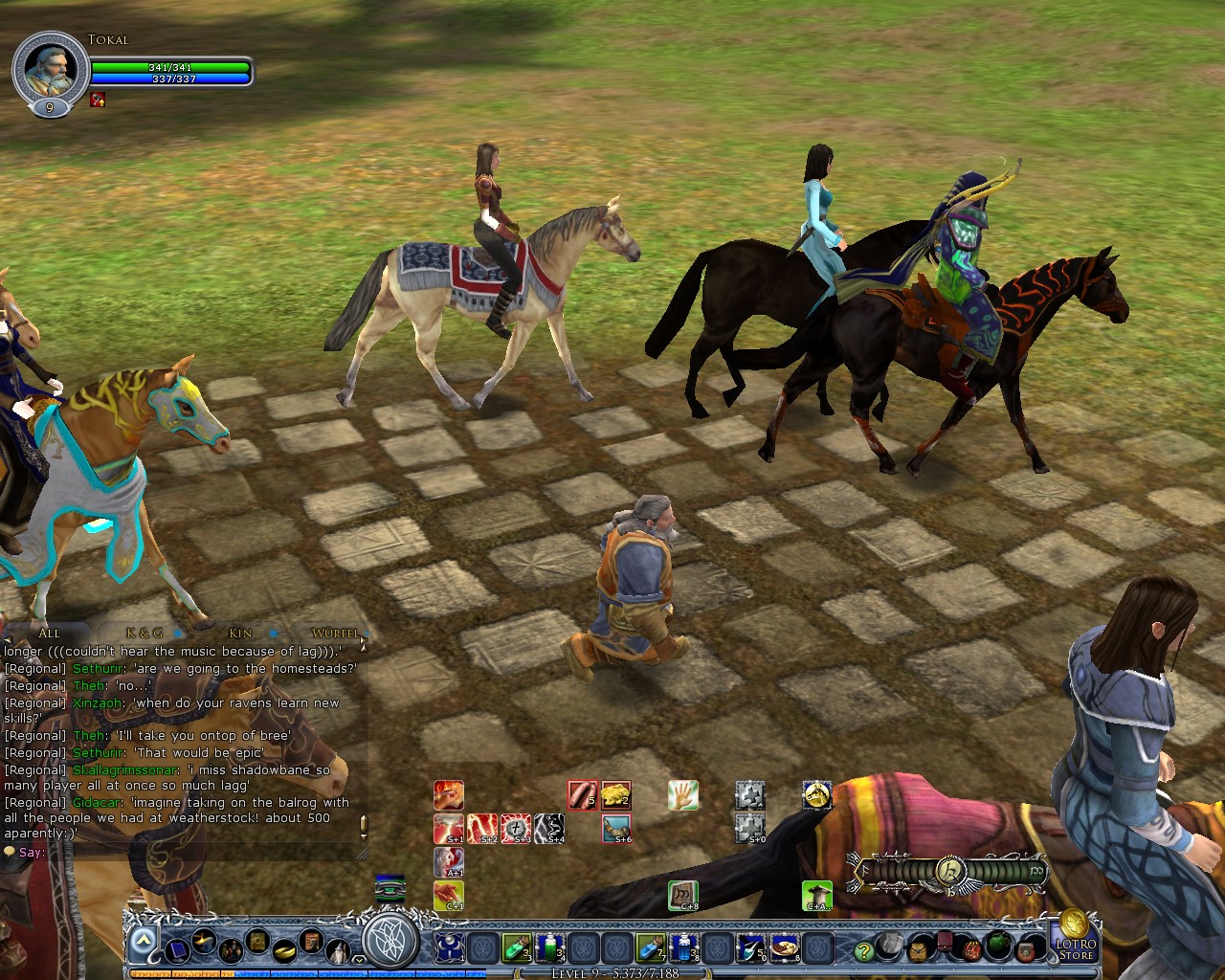The image size is (1225, 980).
Task: Open the toolbar extension chevron near the emblem
Action: point(358,960)
